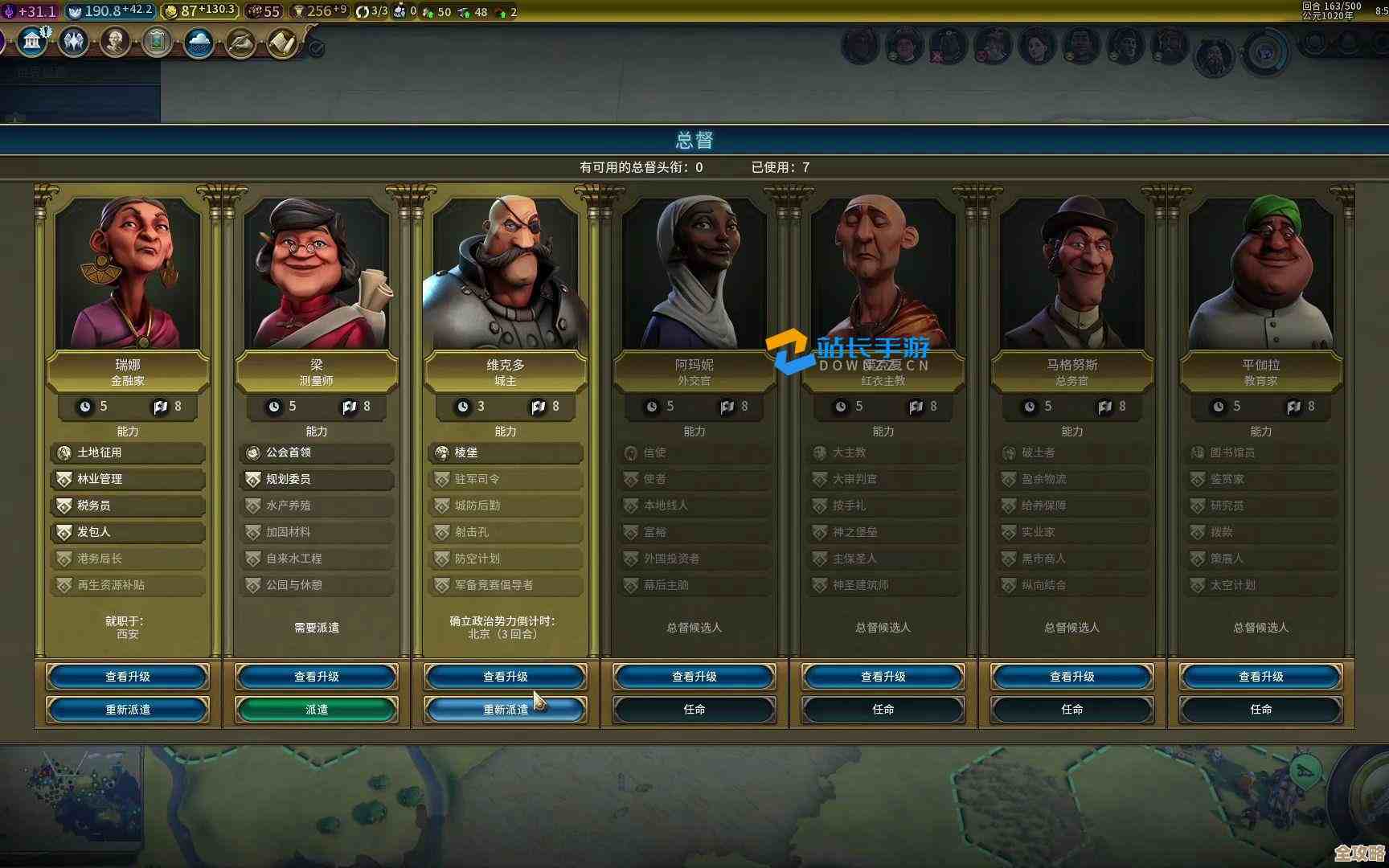Appoint Amani the Diplomat
This screenshot has width=1389, height=868.
(x=694, y=710)
